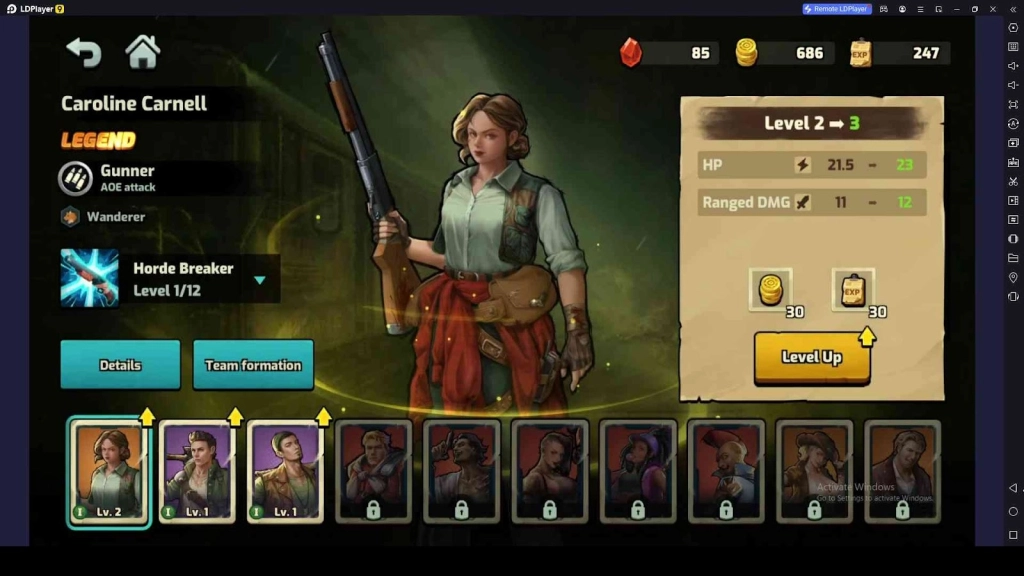Click the Gunner class ammo icon
1024x576 pixels.
tap(76, 178)
